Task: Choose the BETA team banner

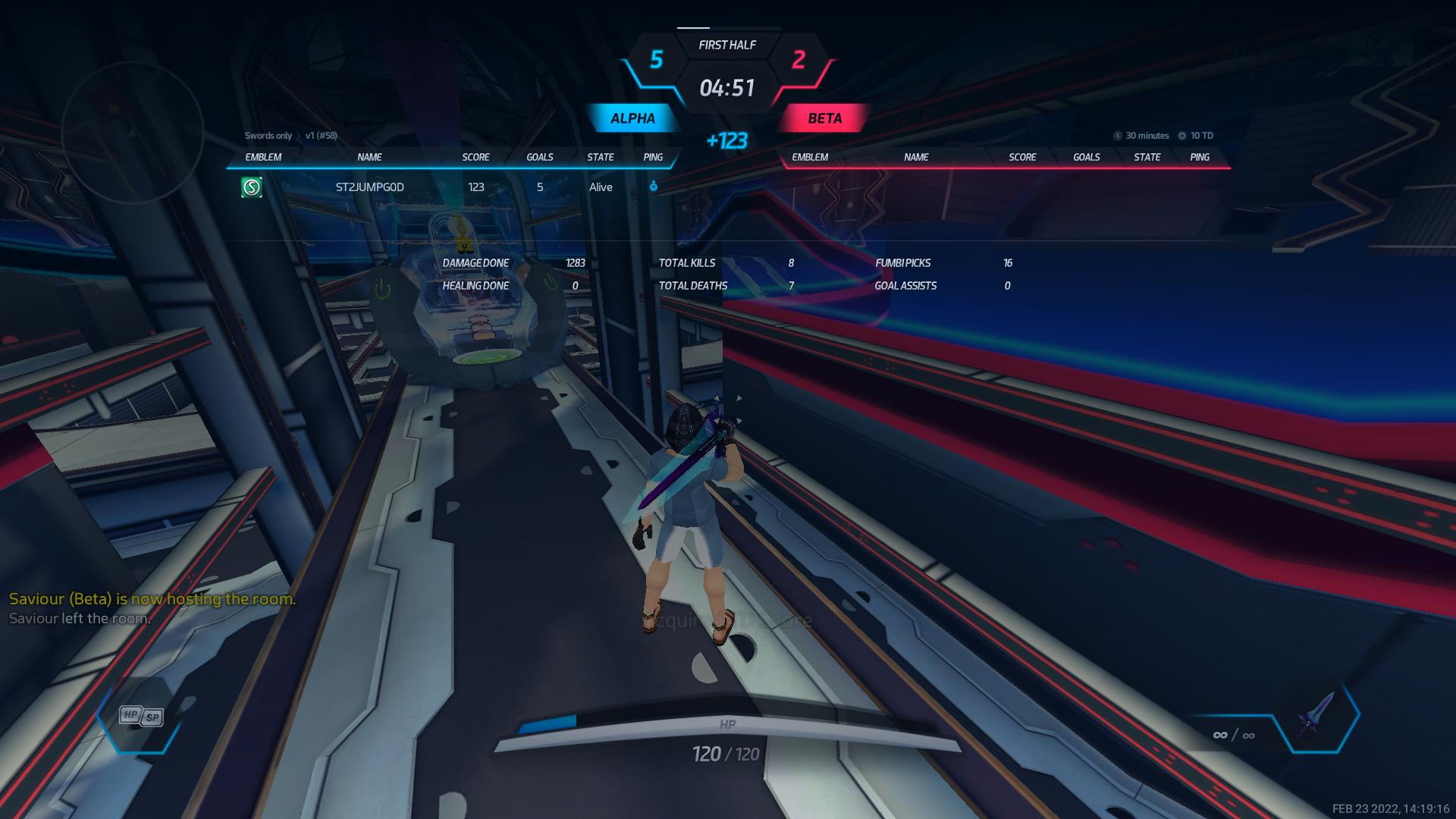Action: tap(824, 118)
